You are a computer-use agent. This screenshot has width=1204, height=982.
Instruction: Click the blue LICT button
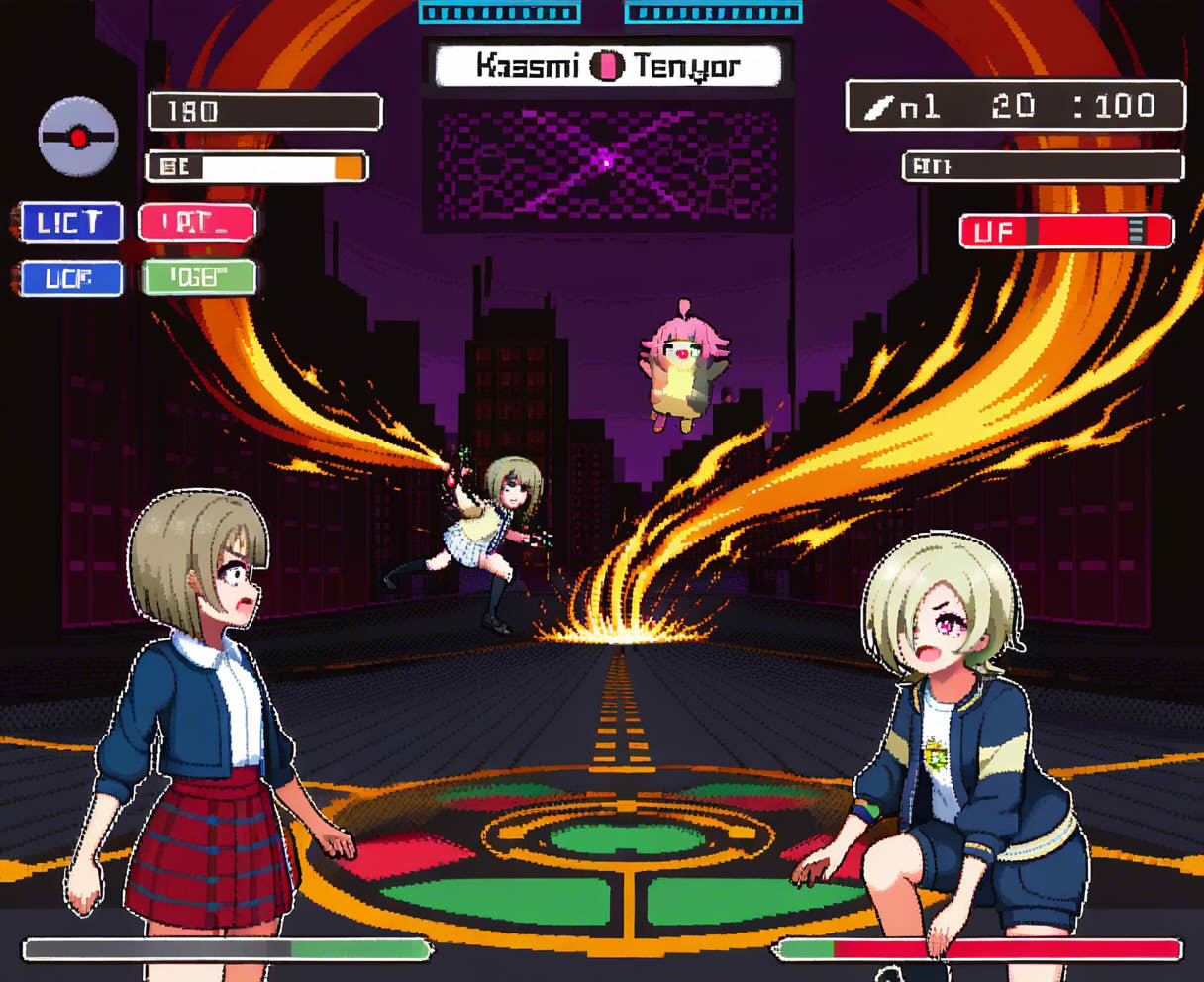71,223
